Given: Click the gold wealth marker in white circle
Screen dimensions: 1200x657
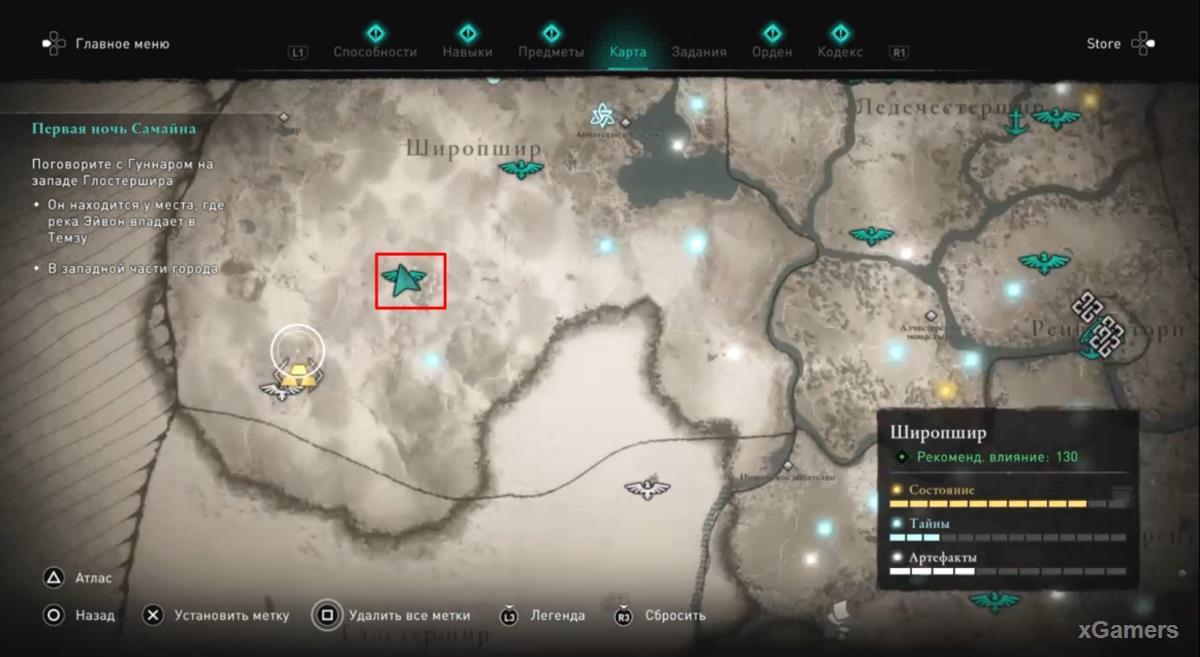Looking at the screenshot, I should click(298, 374).
